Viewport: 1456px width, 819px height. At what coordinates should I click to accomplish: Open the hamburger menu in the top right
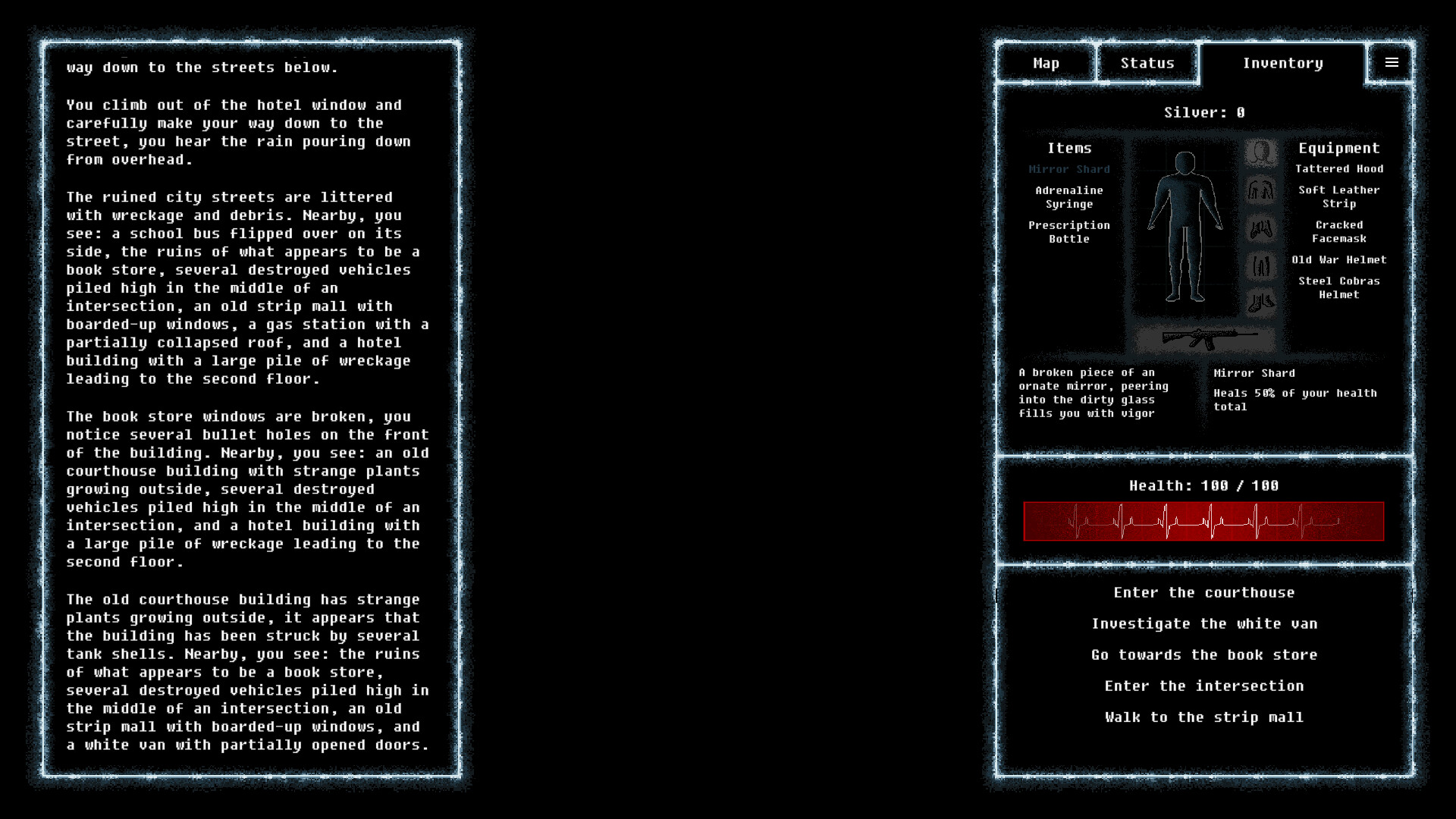coord(1392,62)
